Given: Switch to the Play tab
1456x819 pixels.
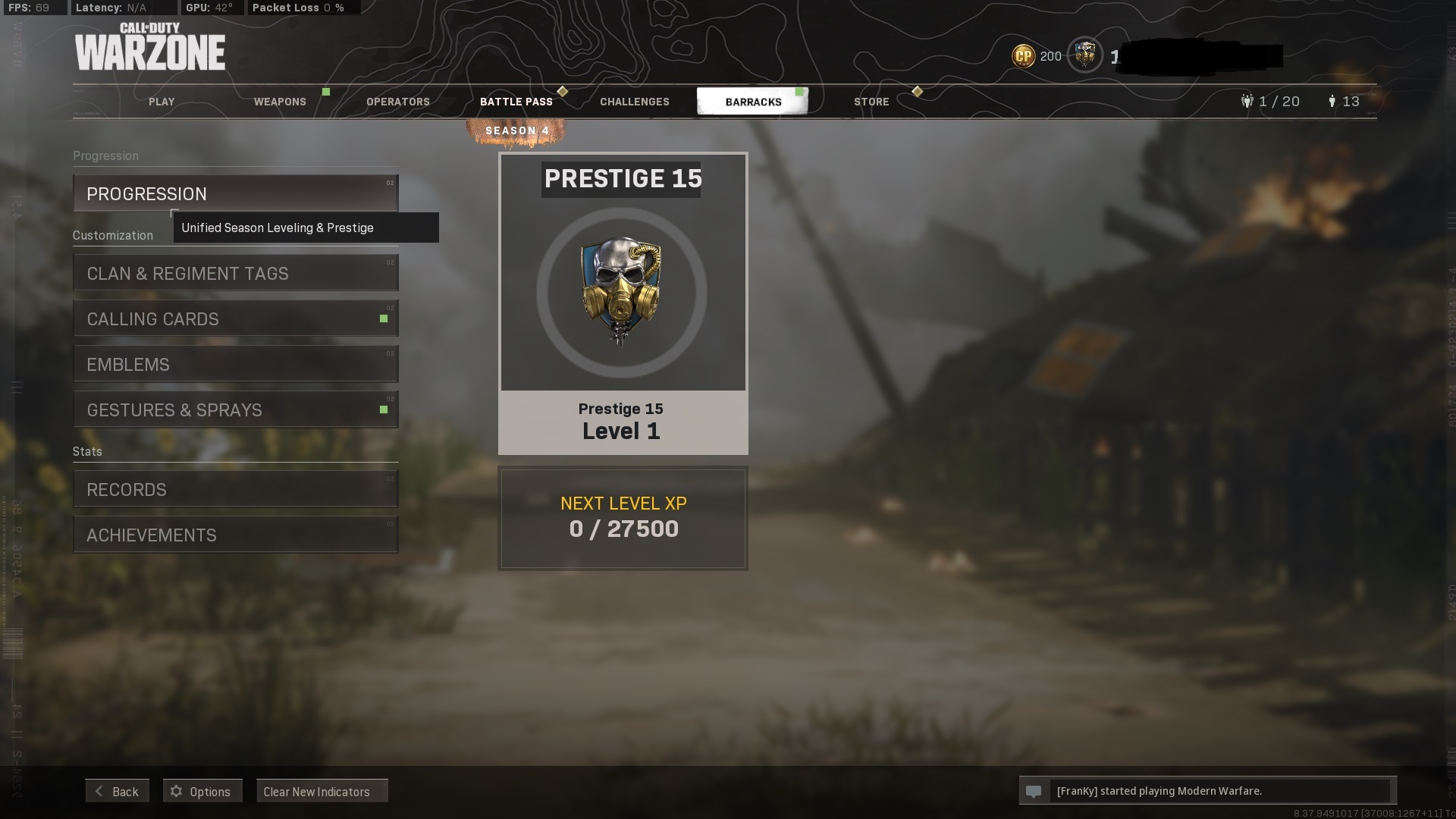Looking at the screenshot, I should coord(162,102).
